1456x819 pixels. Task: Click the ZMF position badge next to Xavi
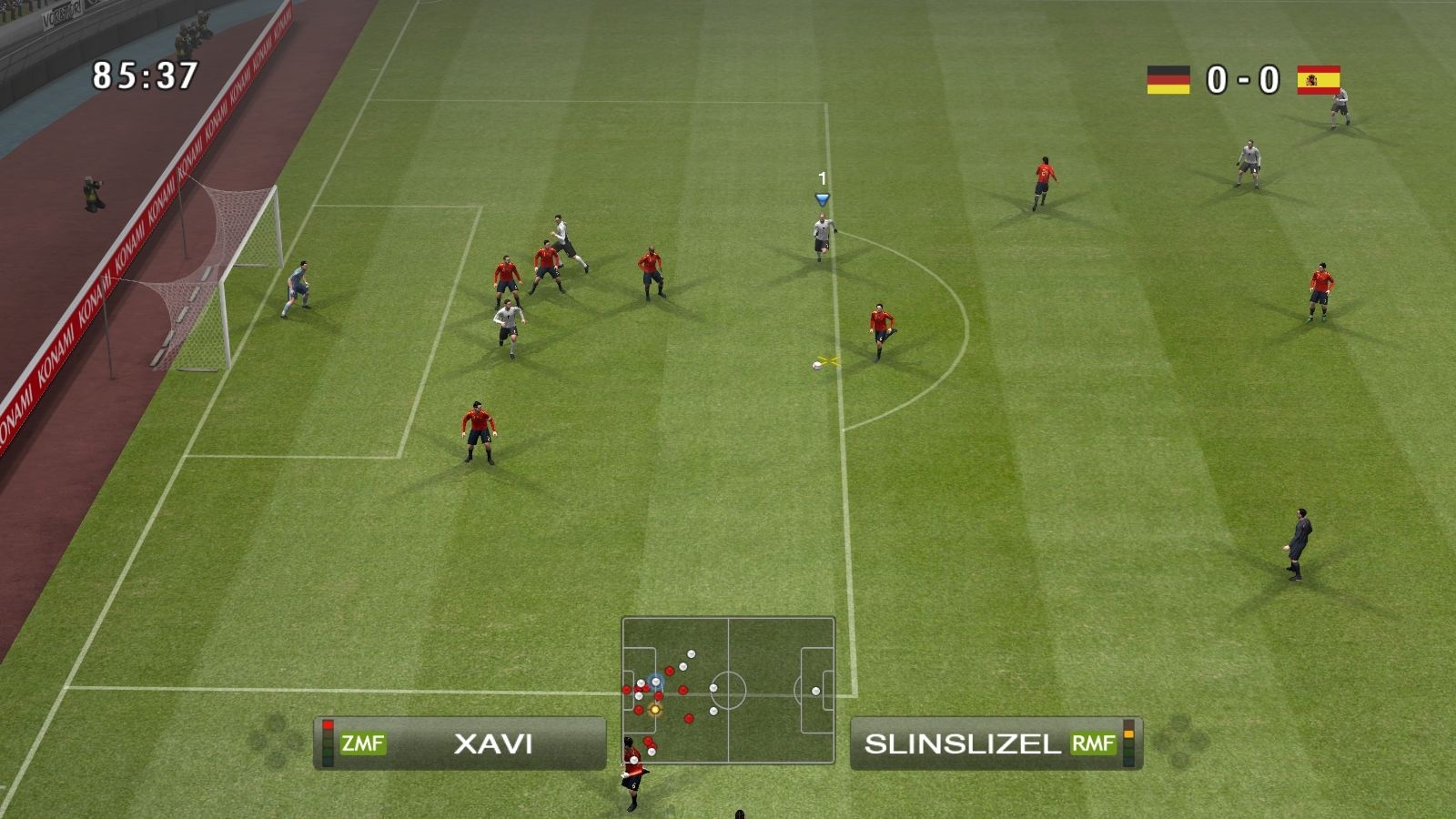point(363,743)
